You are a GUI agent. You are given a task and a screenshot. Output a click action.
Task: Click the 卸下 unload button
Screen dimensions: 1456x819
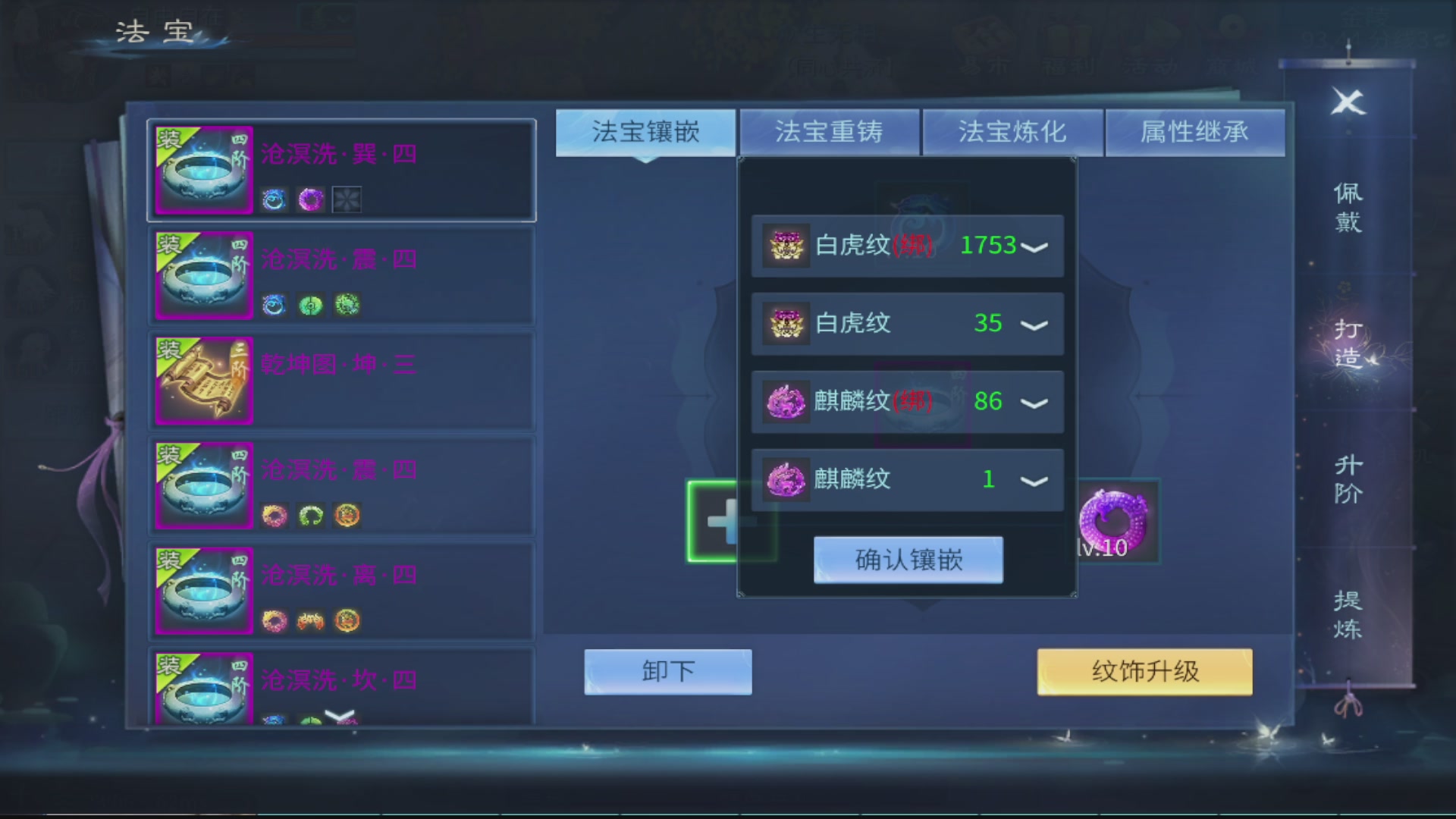pos(667,670)
